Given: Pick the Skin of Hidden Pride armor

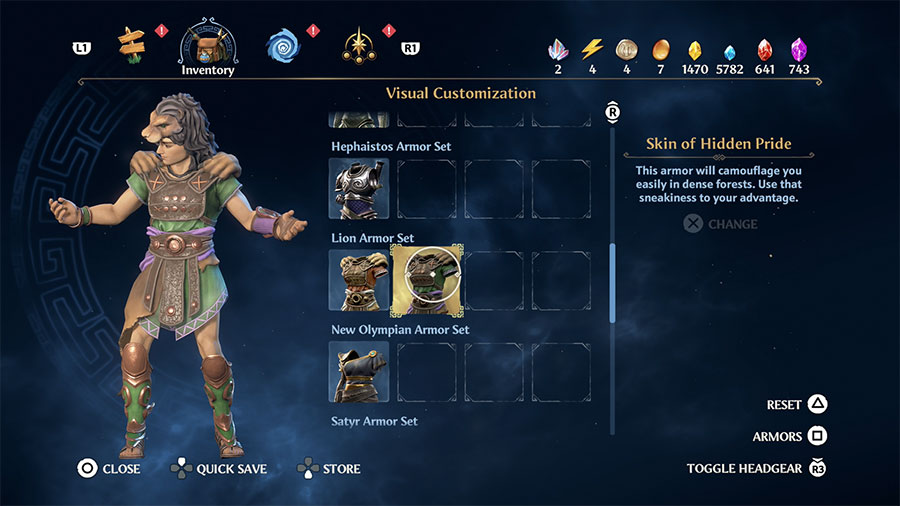Looking at the screenshot, I should [x=427, y=280].
